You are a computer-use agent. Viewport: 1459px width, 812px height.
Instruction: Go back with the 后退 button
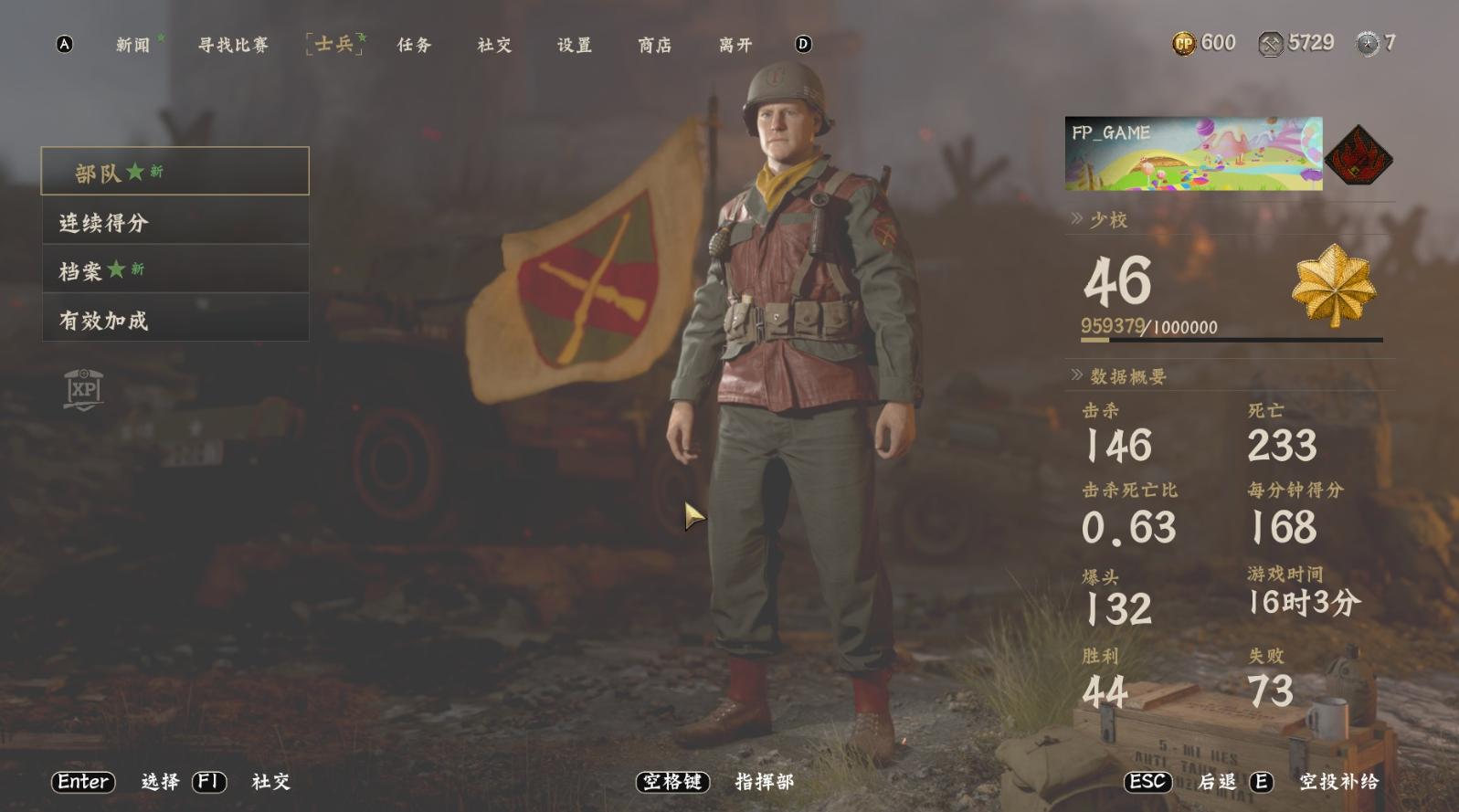pos(1216,782)
